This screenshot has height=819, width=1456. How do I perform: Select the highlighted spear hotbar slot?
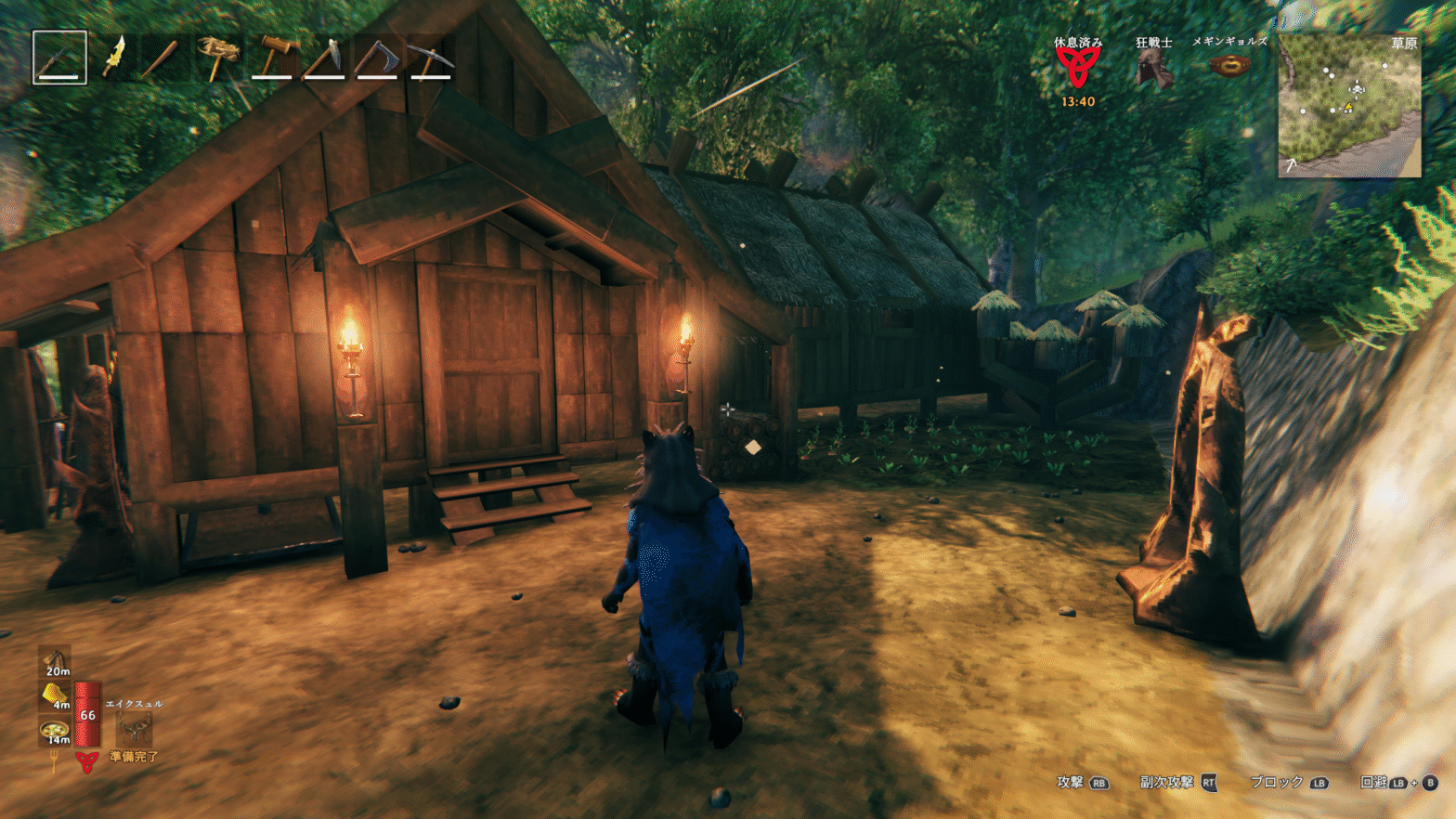coord(59,58)
